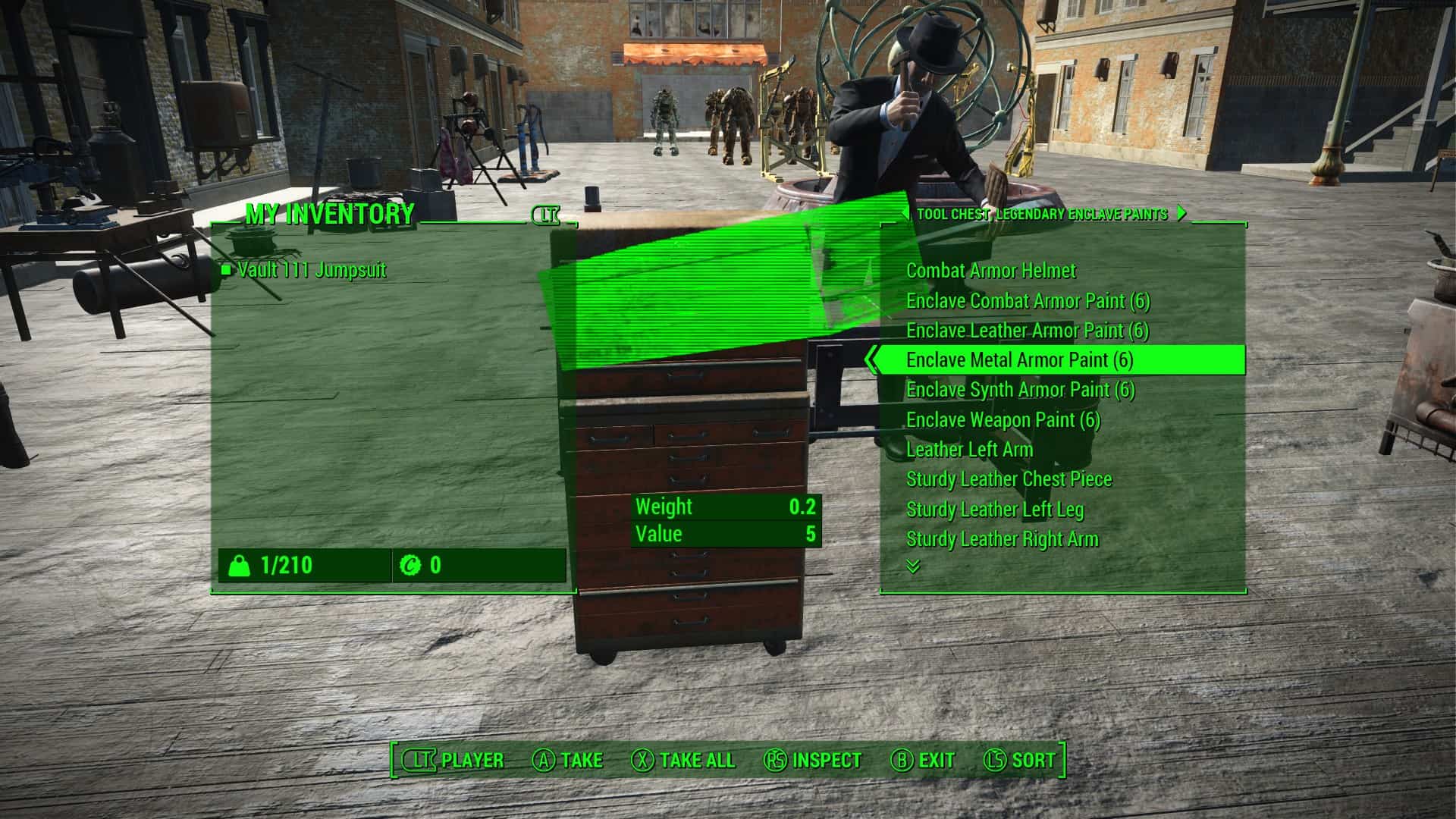
Task: Take All items from the tool chest
Action: [x=683, y=760]
